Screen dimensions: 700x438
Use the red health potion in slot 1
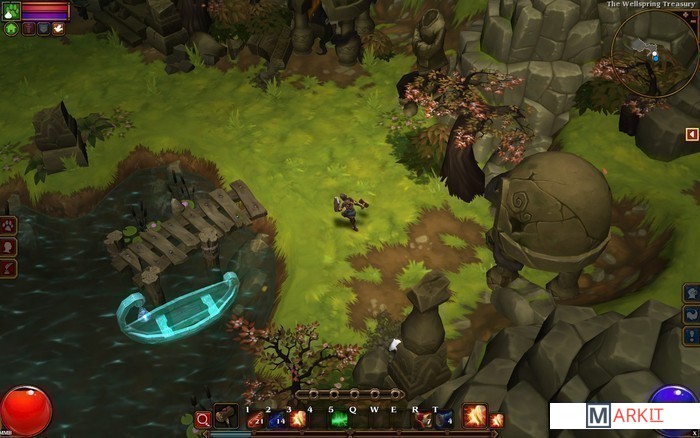click(254, 420)
